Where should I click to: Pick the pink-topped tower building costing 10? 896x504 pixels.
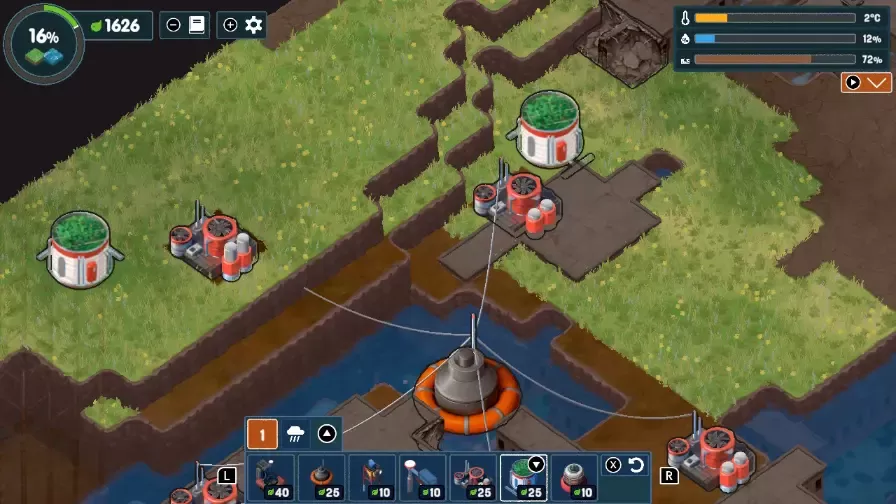[x=423, y=477]
